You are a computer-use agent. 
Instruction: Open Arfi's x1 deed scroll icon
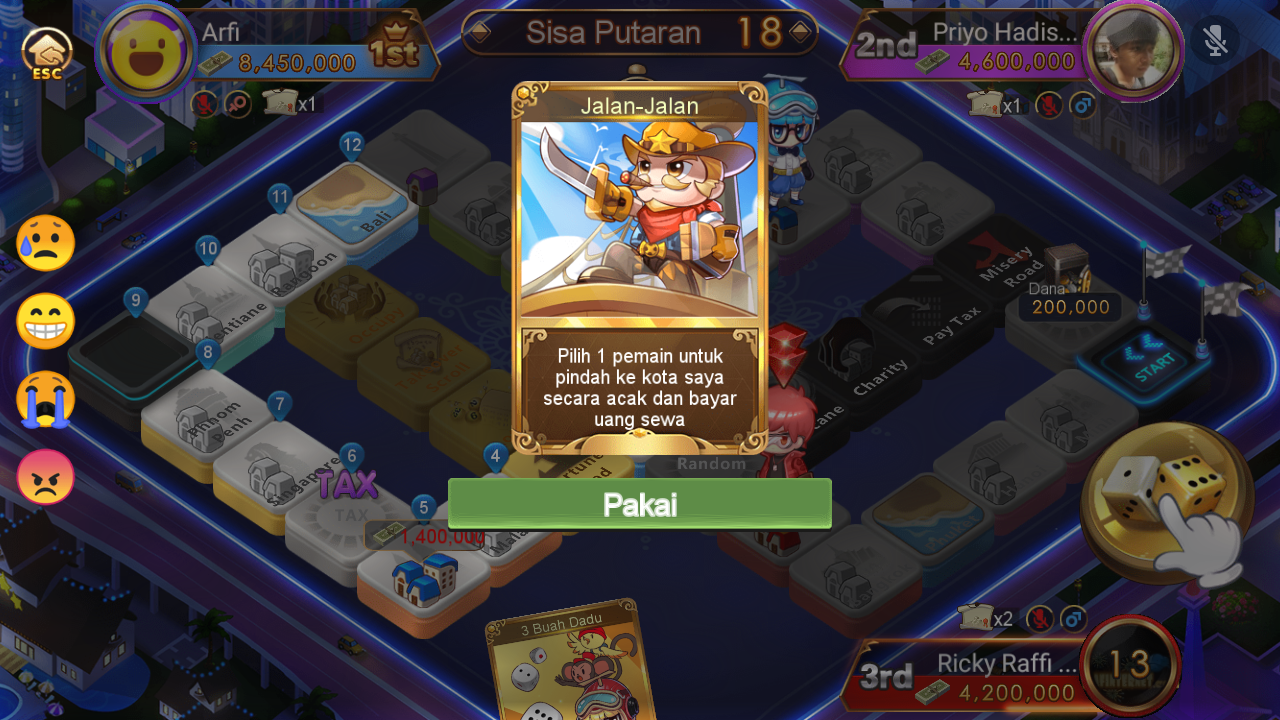point(281,101)
